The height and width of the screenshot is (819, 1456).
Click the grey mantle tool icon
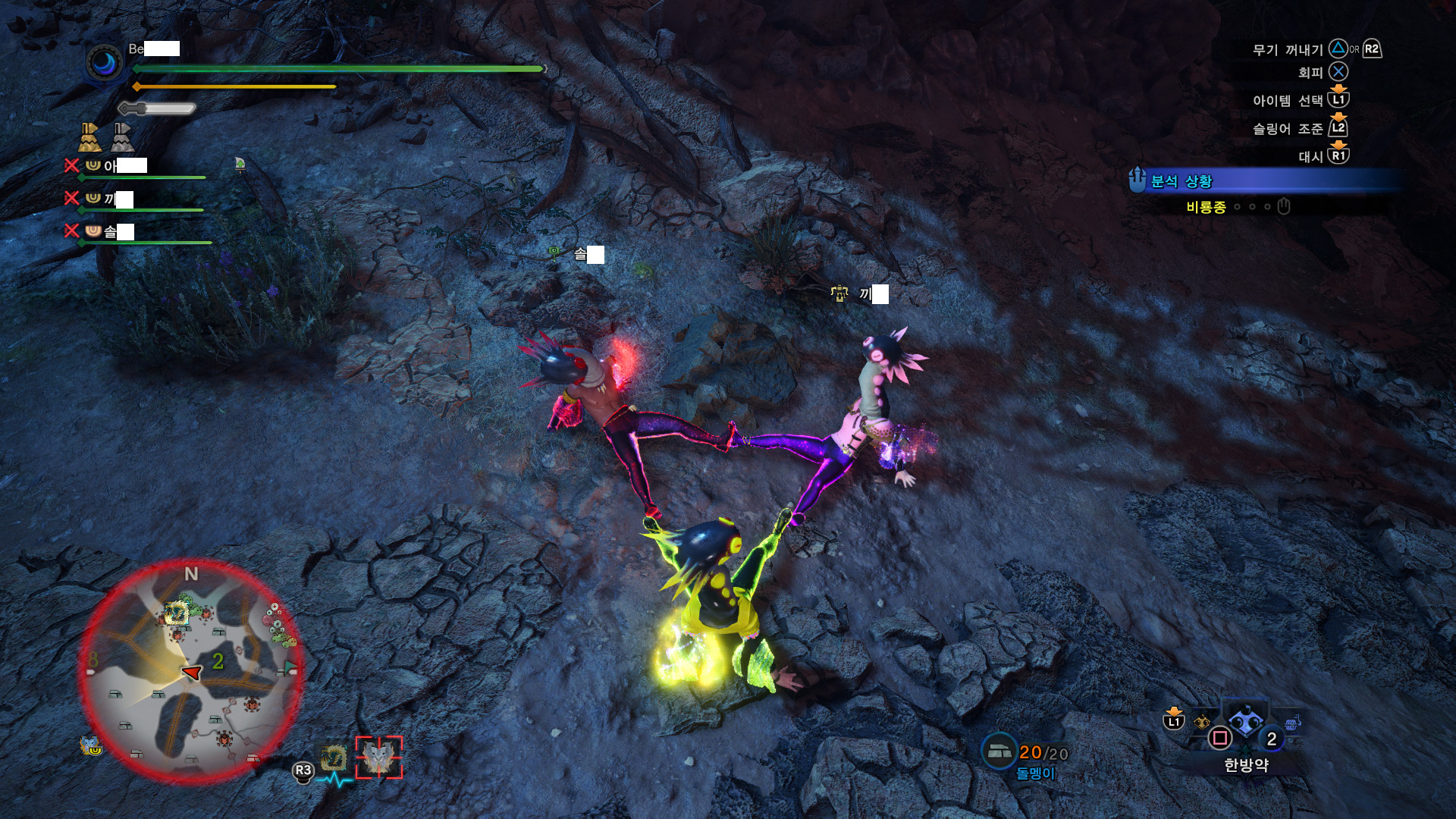point(122,137)
